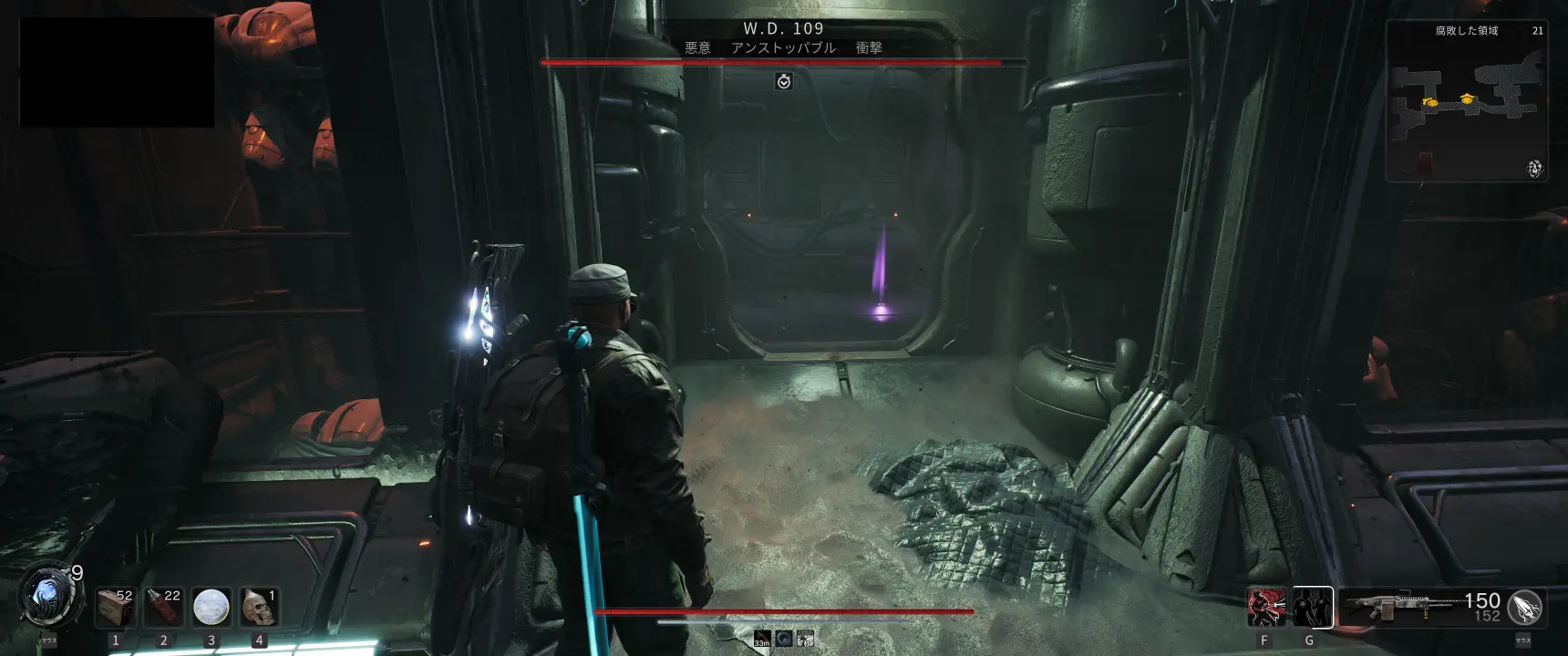Trigger the round weapon mod icon

coord(1525,607)
